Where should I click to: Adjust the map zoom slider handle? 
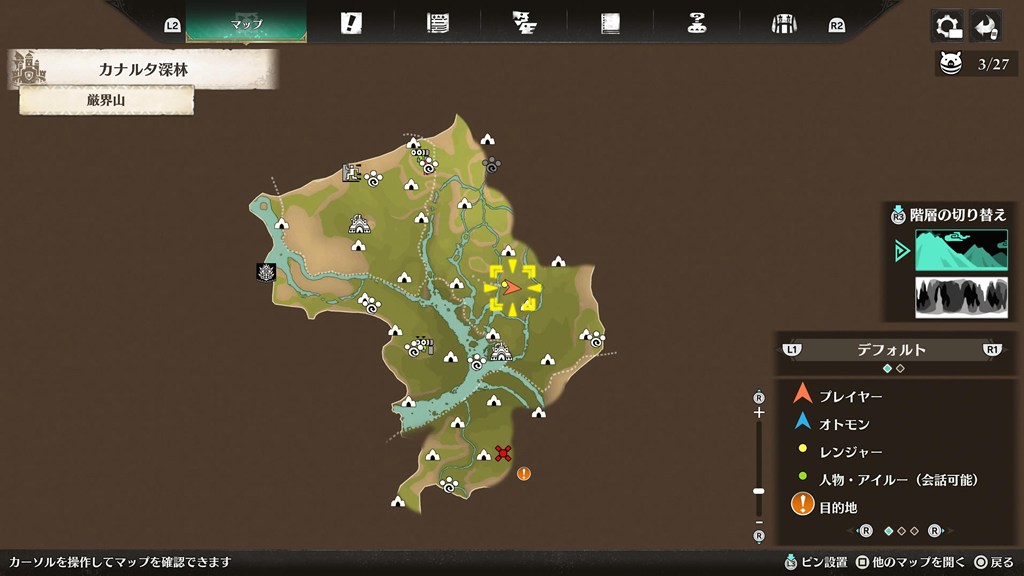pyautogui.click(x=759, y=491)
